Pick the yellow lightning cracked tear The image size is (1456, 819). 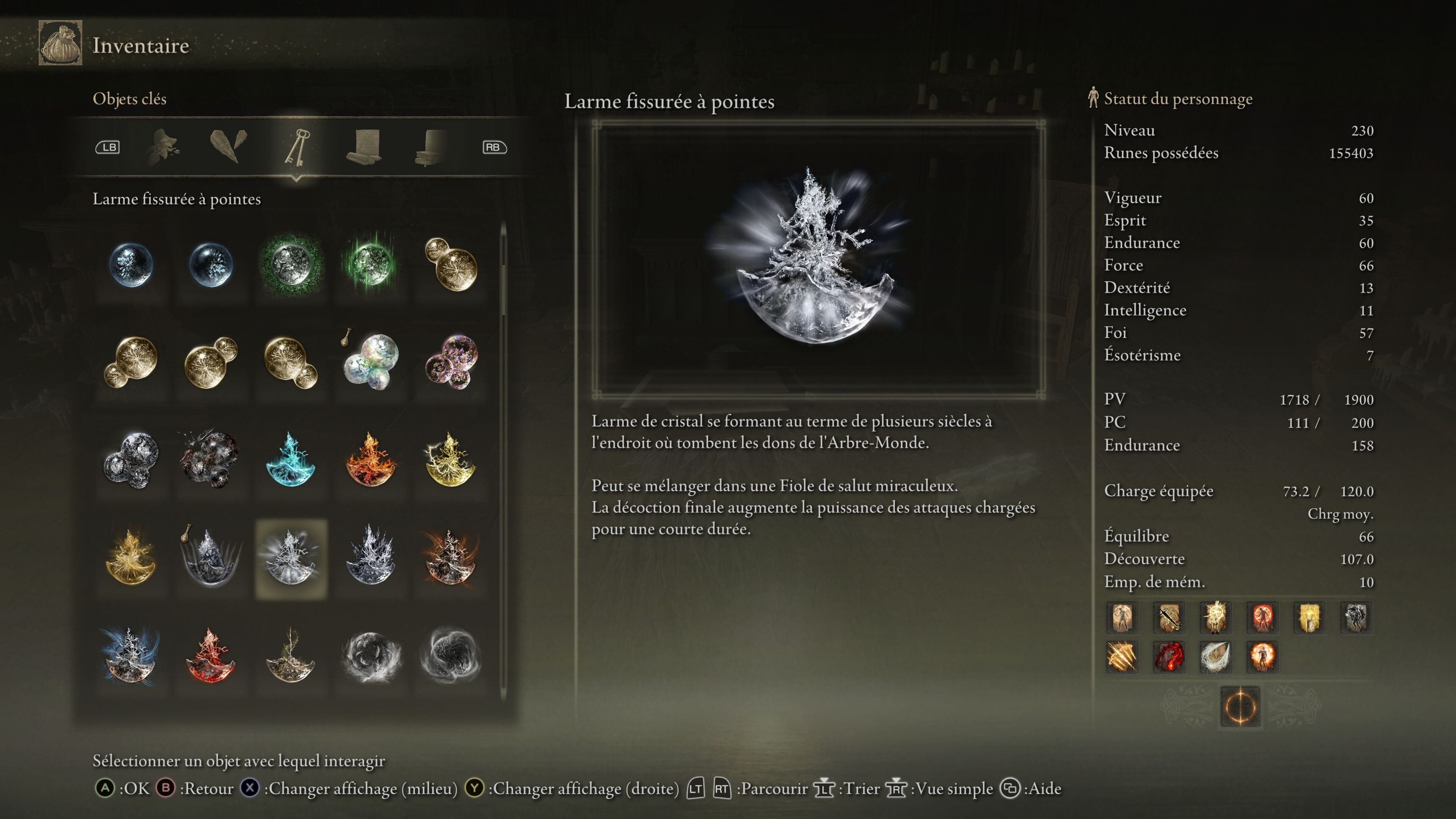[450, 460]
